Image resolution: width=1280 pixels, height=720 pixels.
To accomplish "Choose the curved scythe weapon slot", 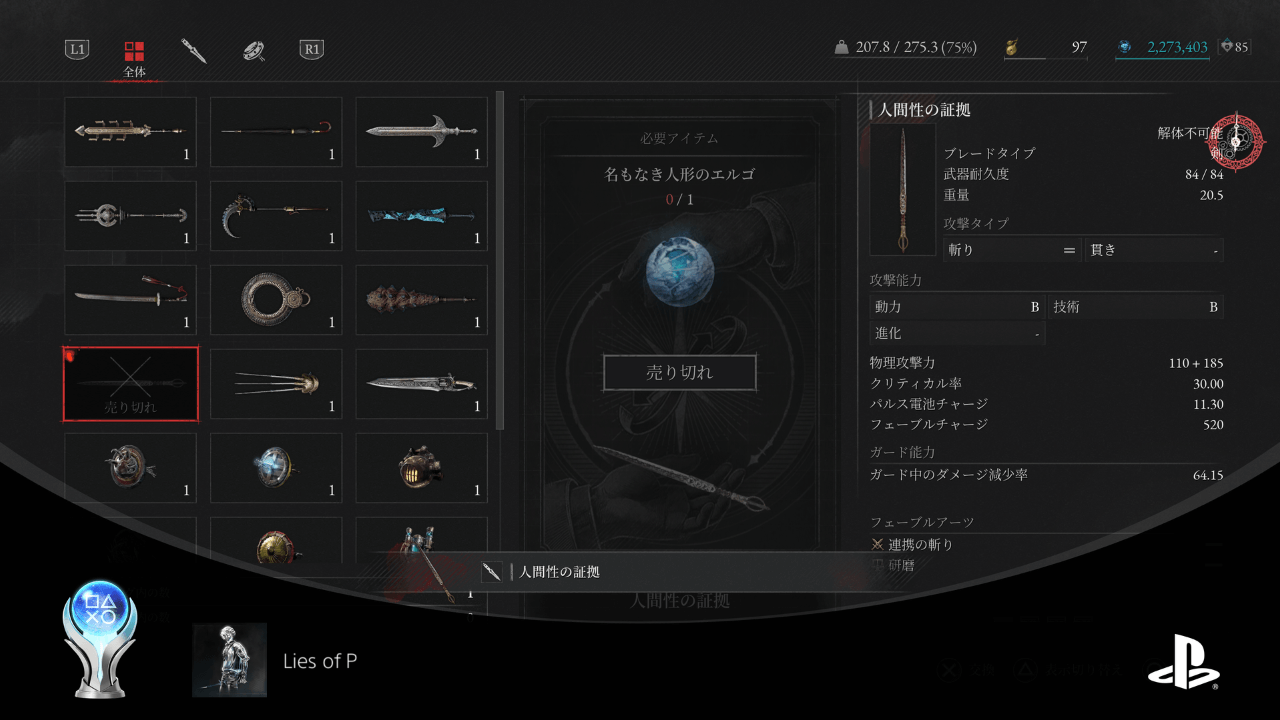I will click(276, 216).
